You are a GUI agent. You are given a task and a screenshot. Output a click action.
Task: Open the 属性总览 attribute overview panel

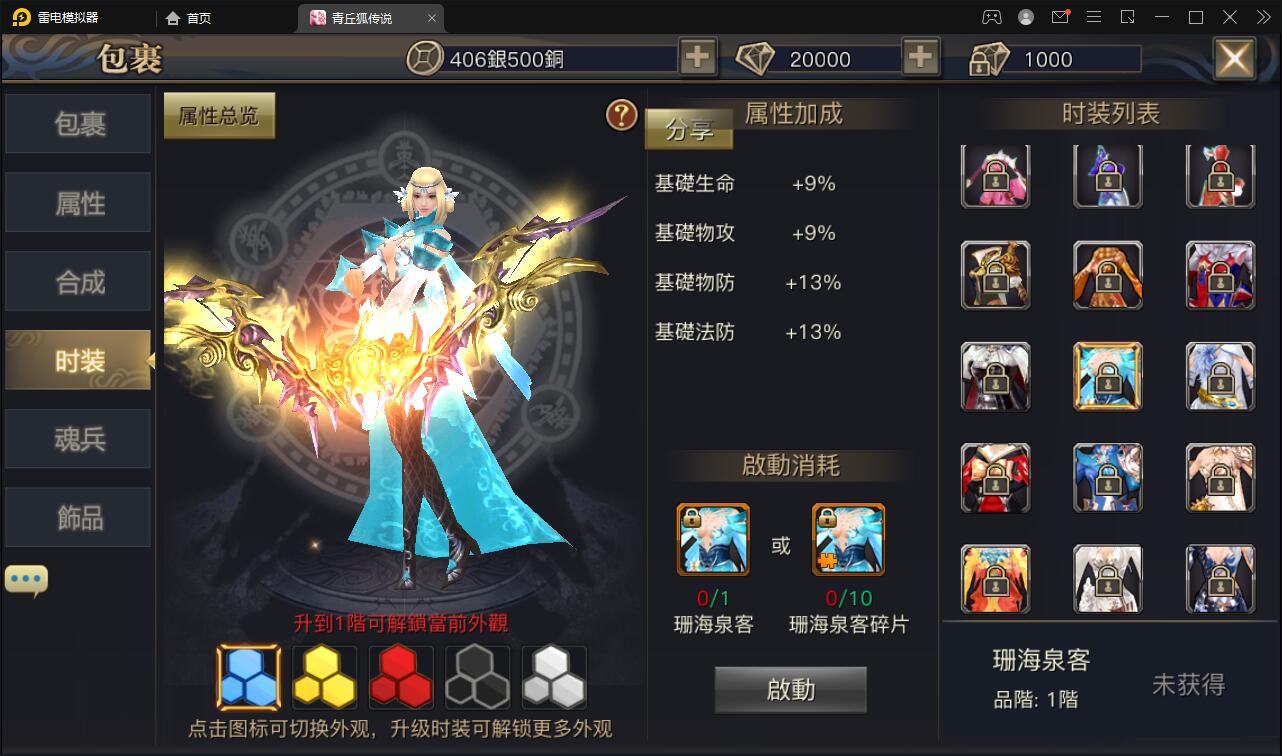coord(219,115)
